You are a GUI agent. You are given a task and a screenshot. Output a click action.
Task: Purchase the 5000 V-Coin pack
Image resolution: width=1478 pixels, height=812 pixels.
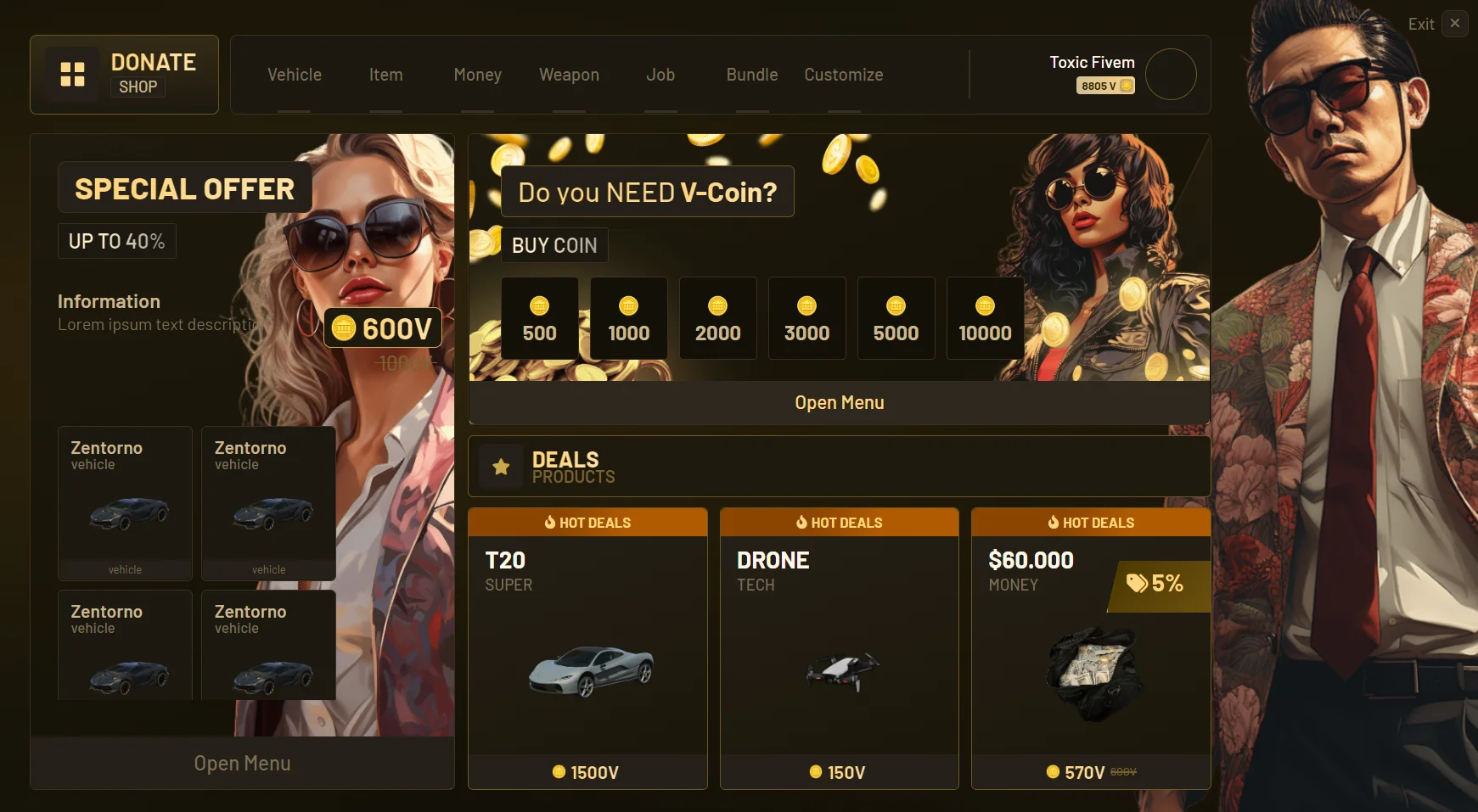coord(896,318)
